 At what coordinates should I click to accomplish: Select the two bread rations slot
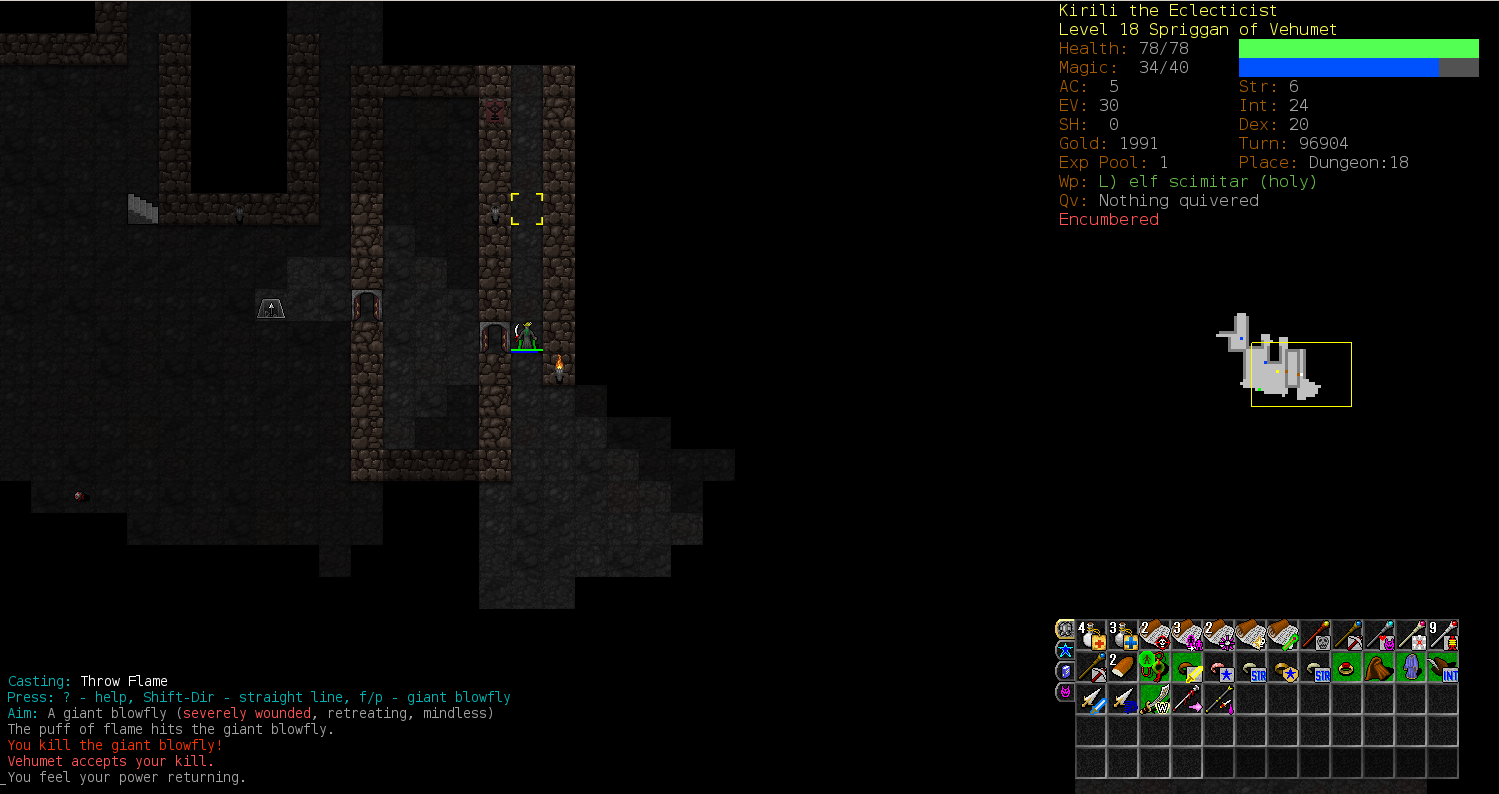point(1123,667)
